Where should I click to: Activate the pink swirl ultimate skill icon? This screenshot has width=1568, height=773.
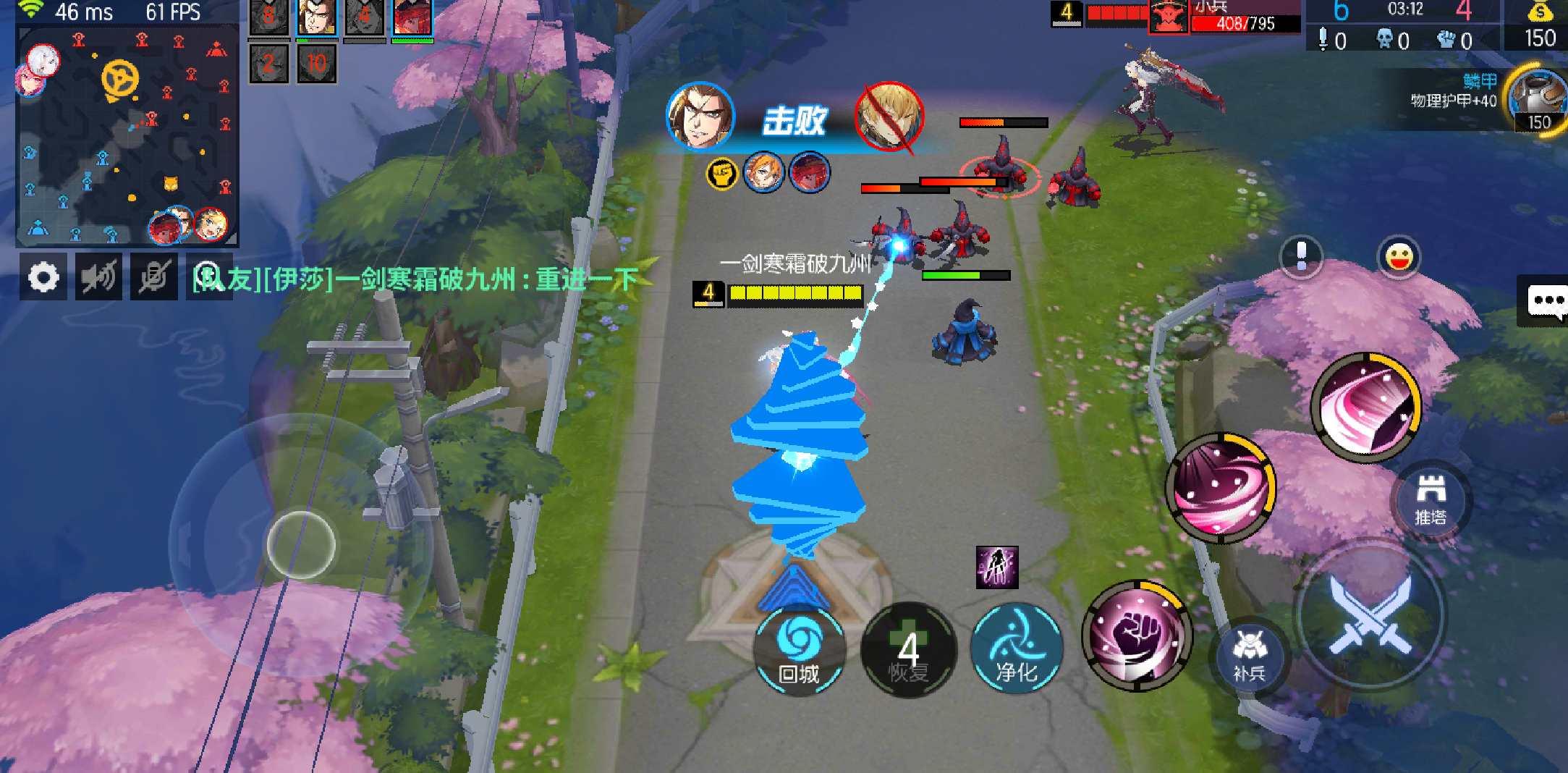[1365, 407]
